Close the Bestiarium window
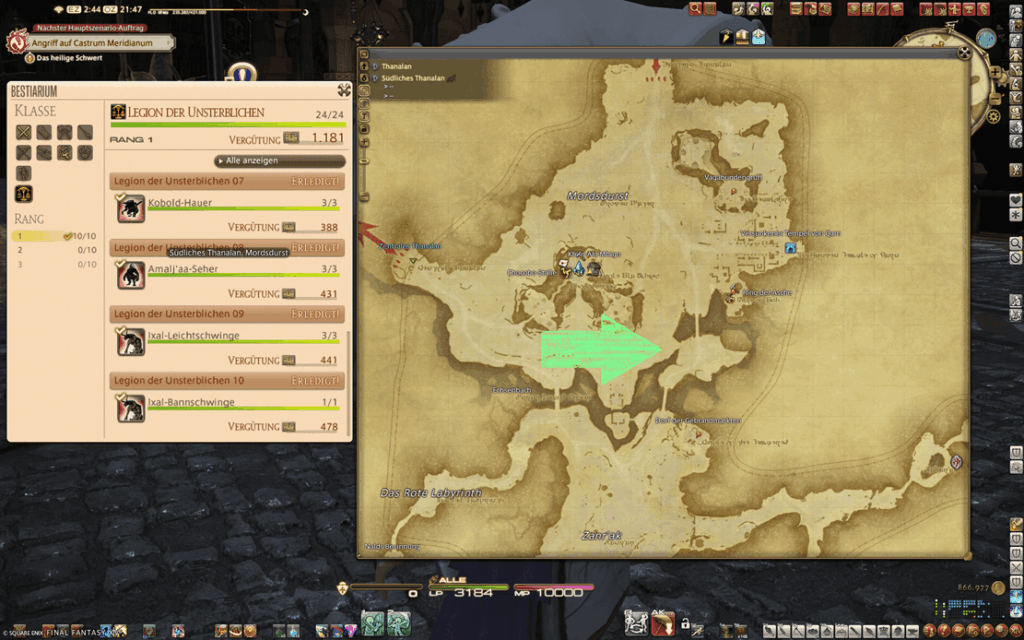 [343, 90]
